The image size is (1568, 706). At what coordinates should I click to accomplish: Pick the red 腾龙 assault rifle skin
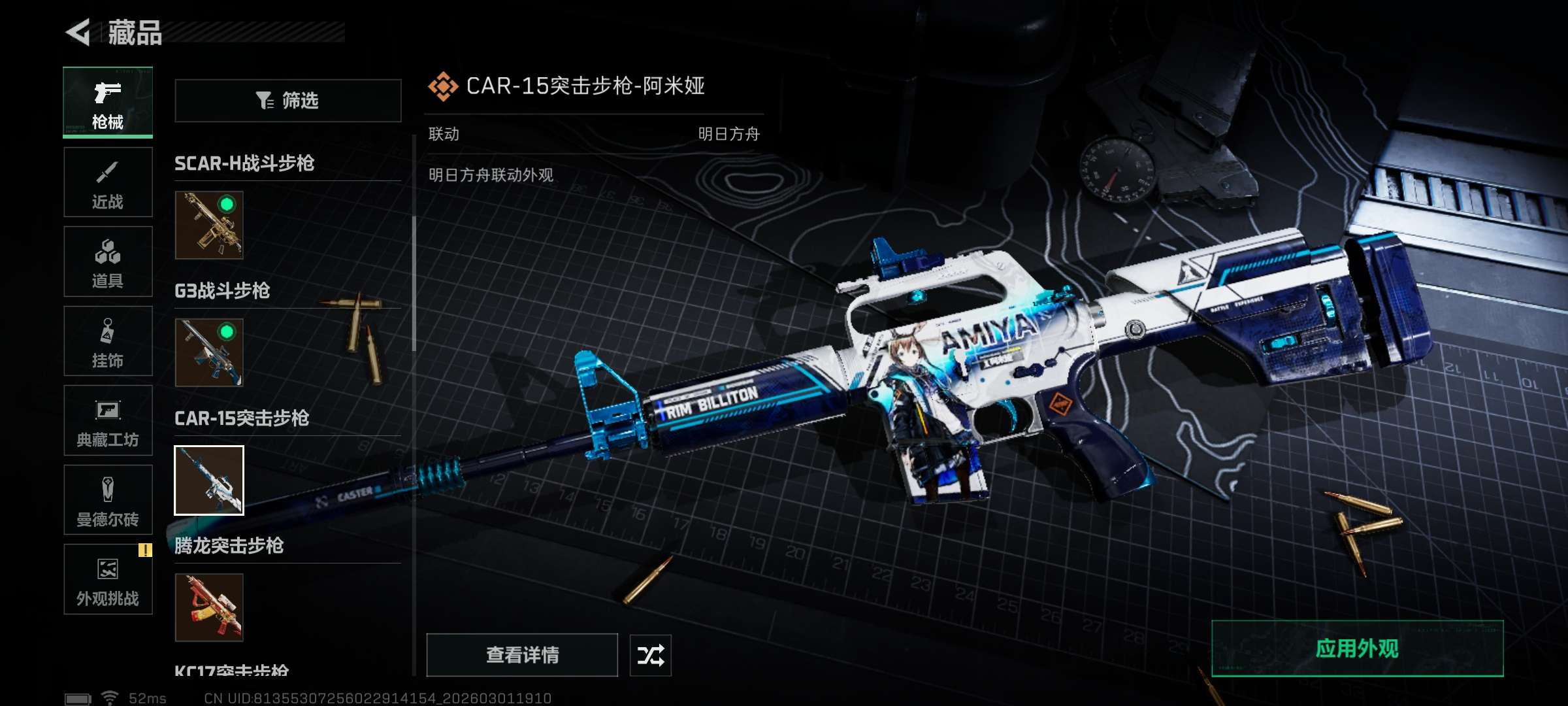click(x=209, y=607)
